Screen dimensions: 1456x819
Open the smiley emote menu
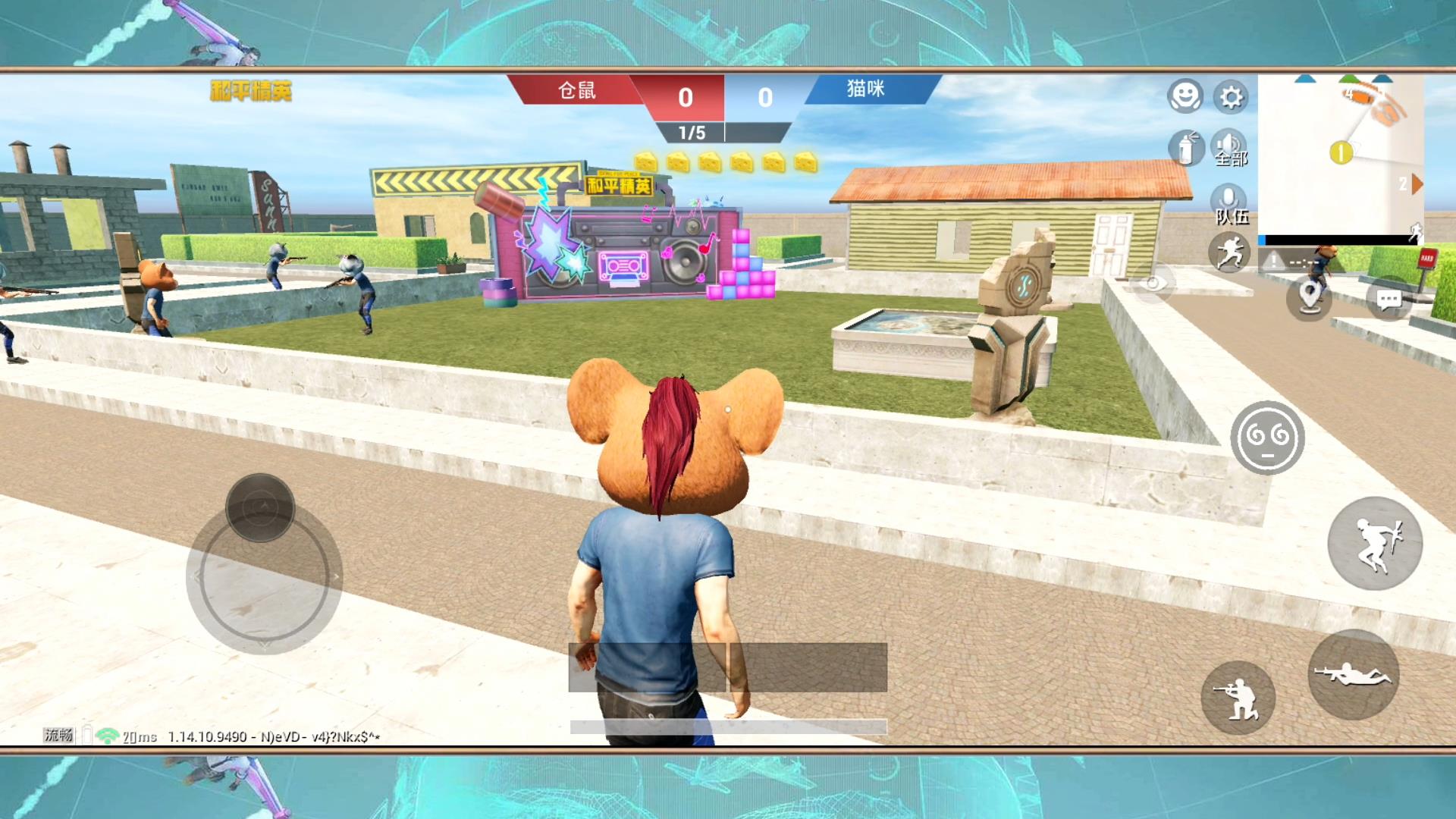1185,97
